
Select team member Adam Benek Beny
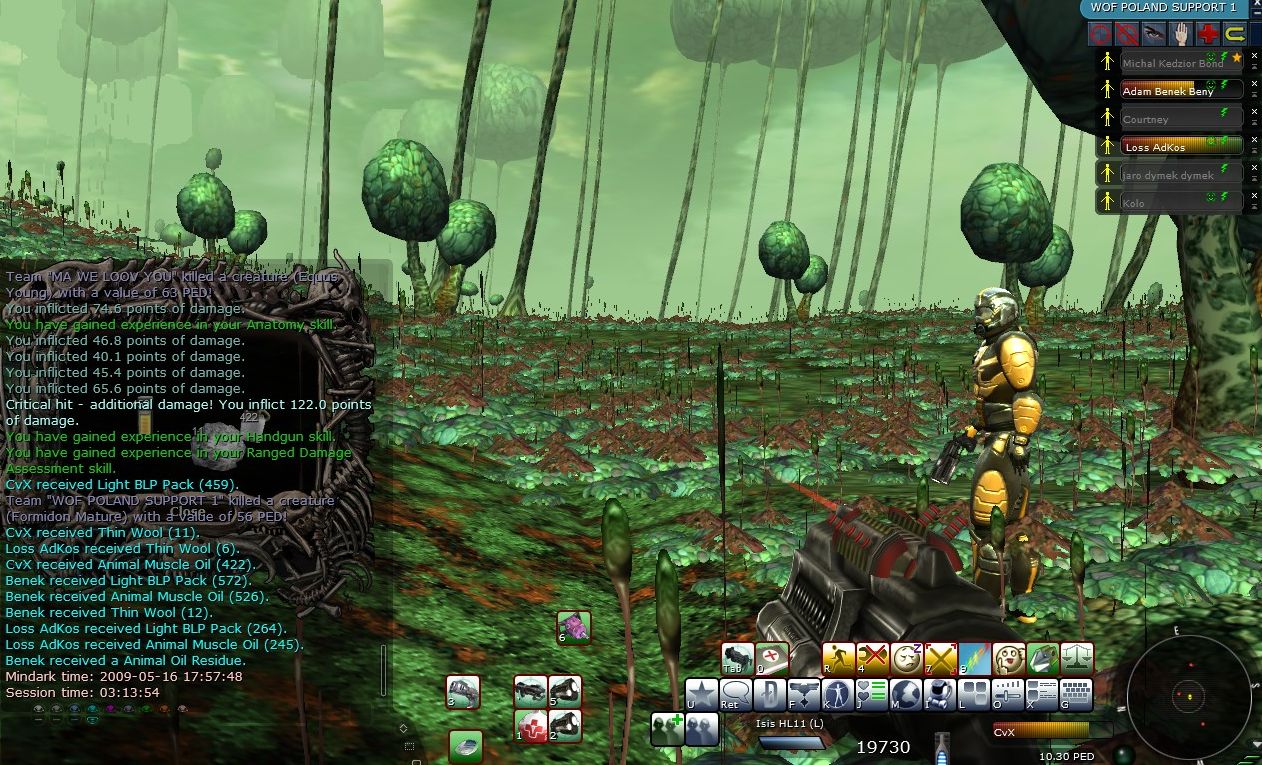coord(1168,91)
